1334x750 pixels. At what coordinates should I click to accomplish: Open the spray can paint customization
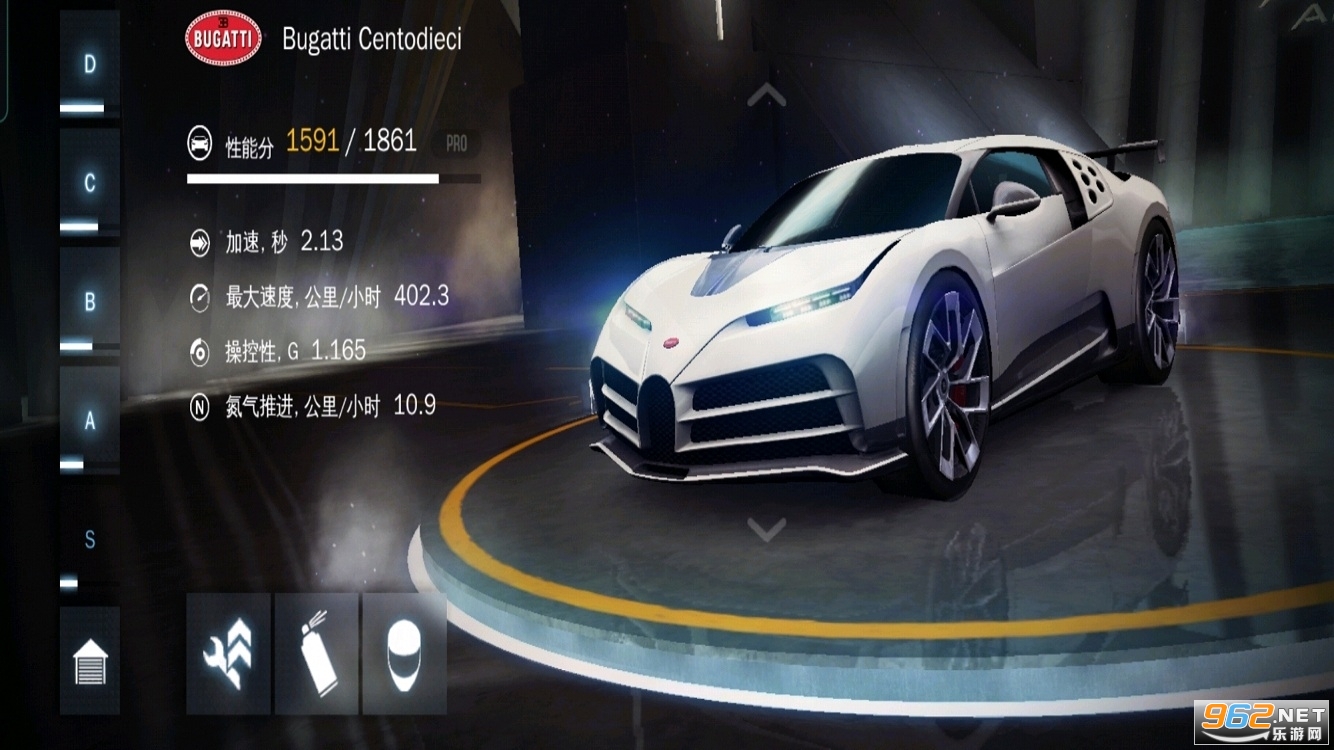pyautogui.click(x=317, y=655)
